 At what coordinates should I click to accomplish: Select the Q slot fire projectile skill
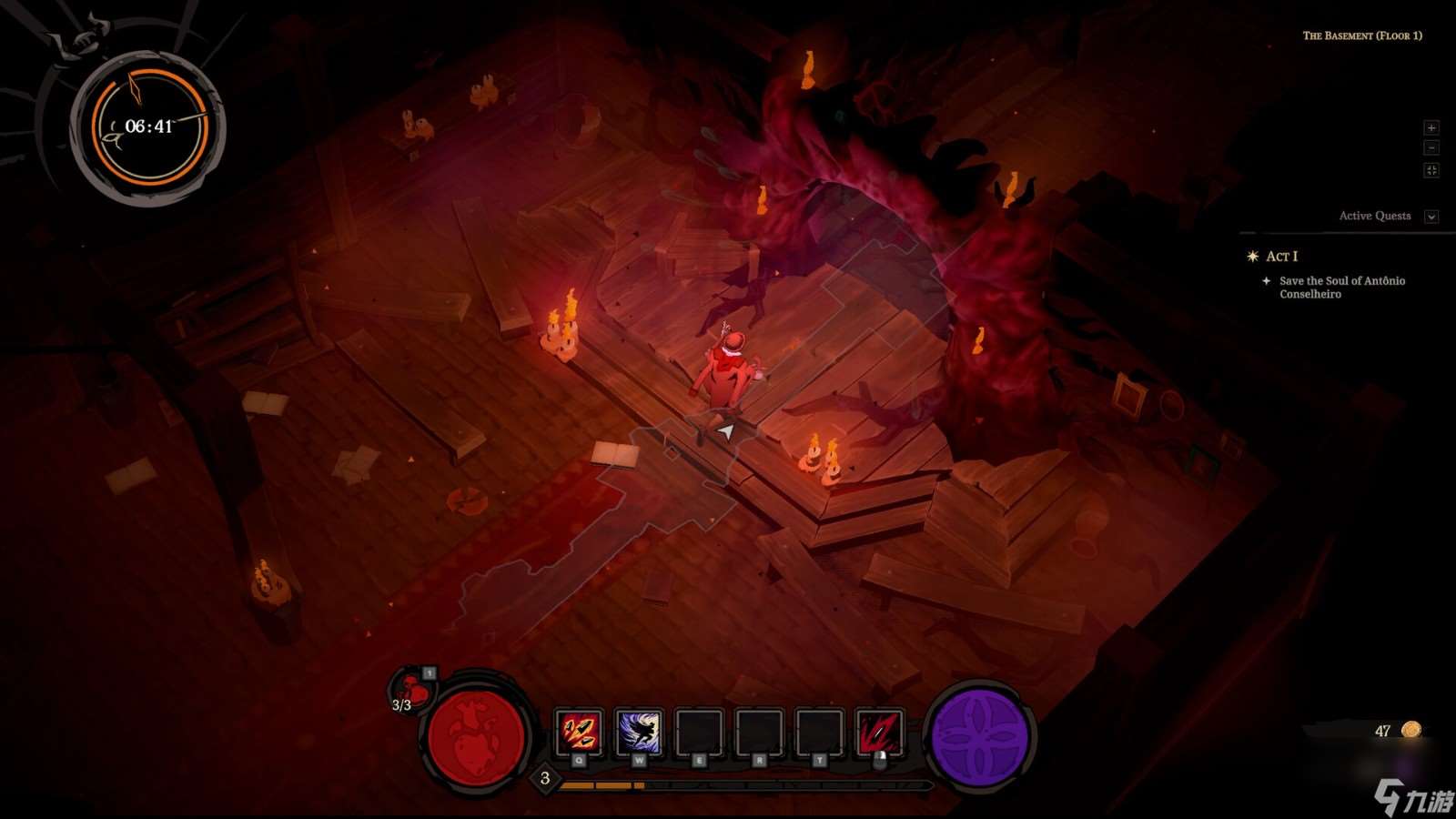(x=580, y=733)
